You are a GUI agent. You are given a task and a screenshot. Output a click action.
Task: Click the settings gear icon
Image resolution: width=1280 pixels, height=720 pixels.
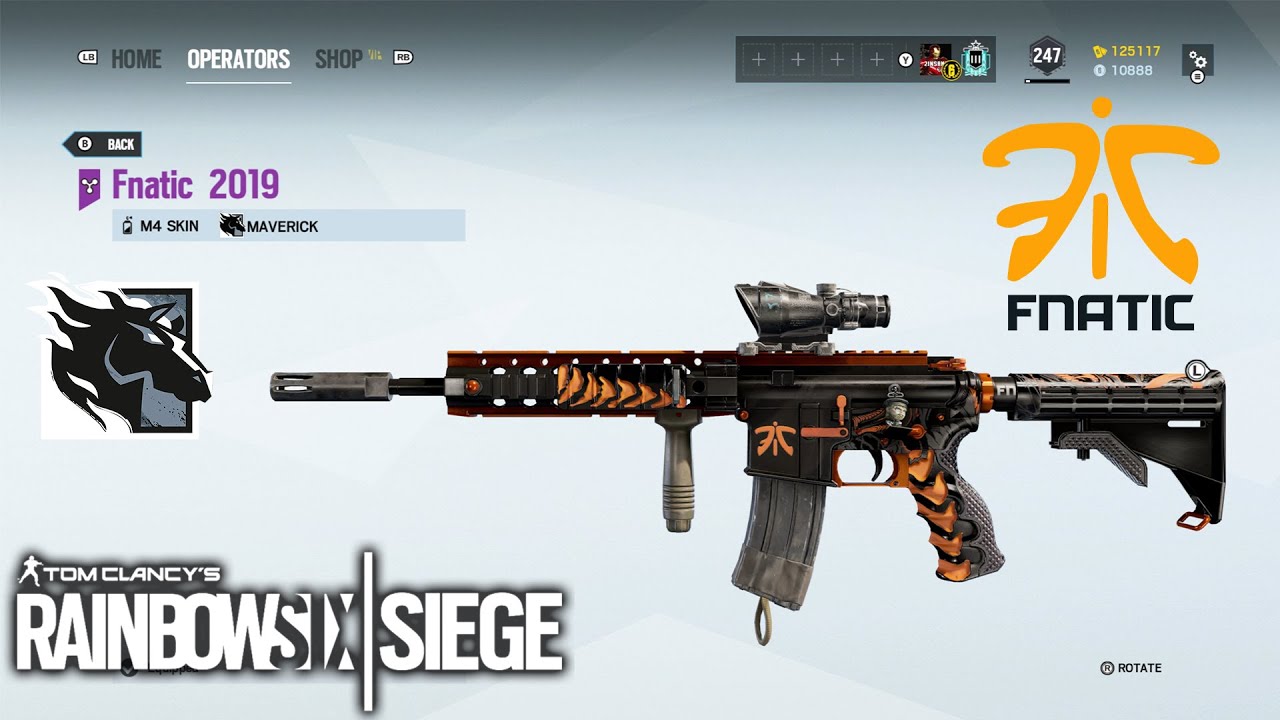tap(1197, 61)
